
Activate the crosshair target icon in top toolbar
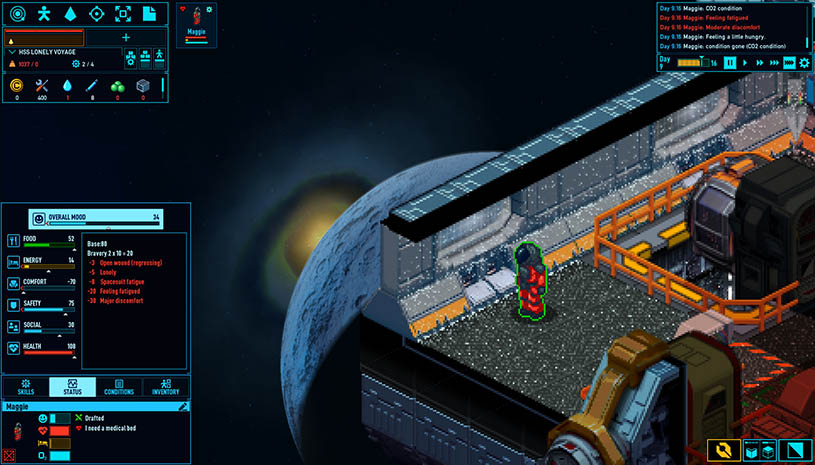[96, 14]
